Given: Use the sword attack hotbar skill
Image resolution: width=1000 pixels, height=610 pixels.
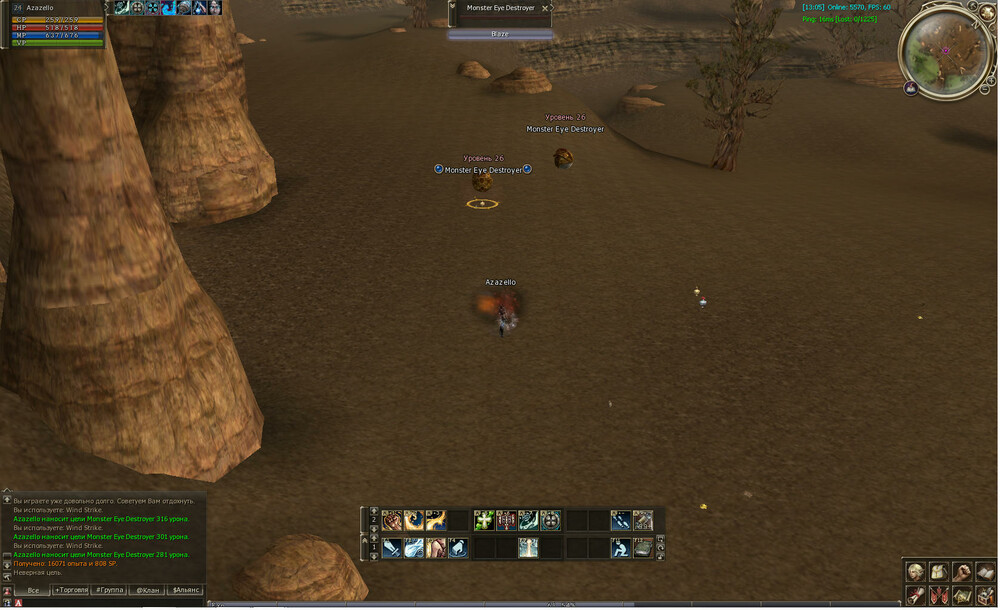Looking at the screenshot, I should 392,547.
